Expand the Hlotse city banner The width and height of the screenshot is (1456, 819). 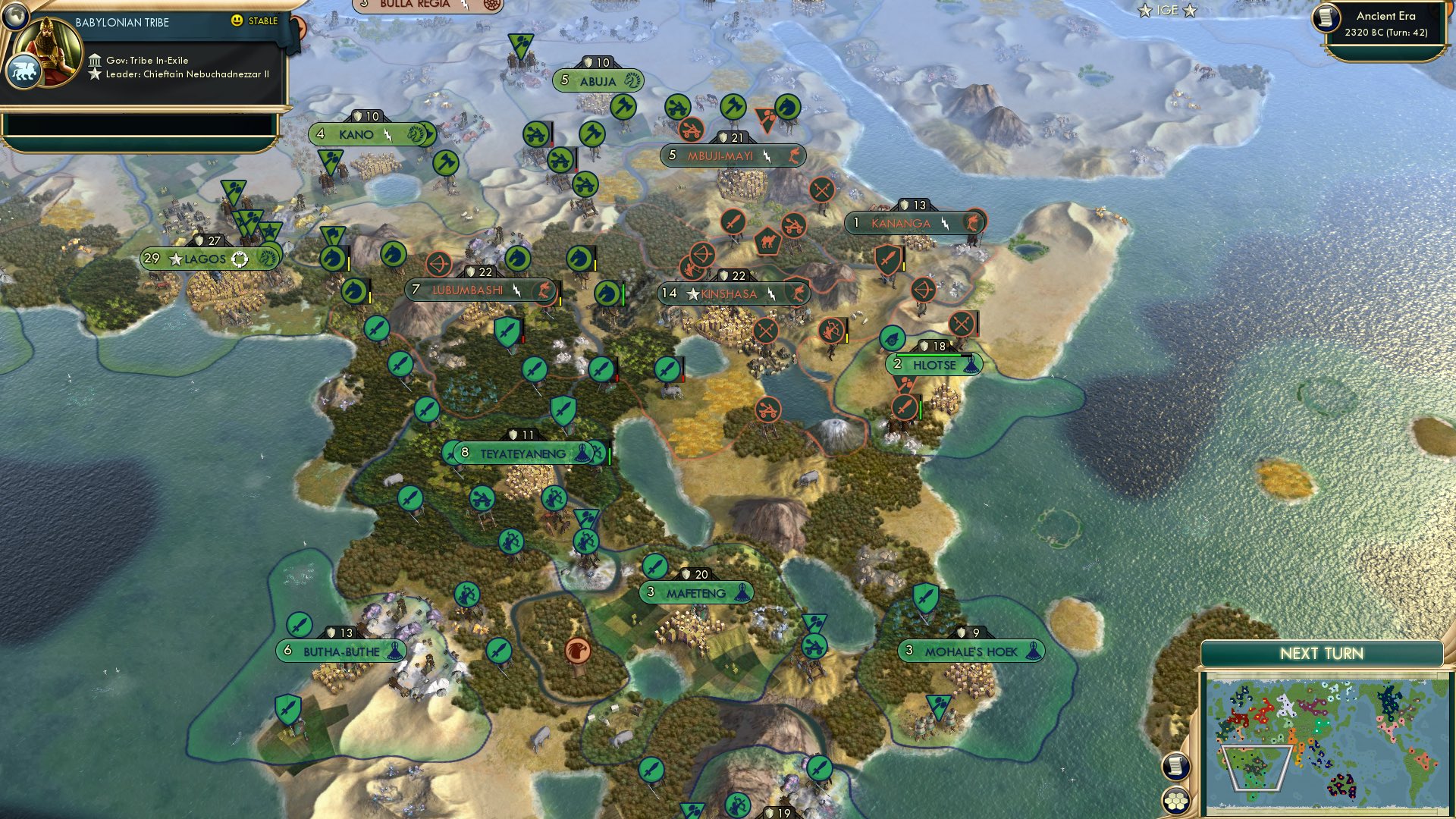point(934,364)
